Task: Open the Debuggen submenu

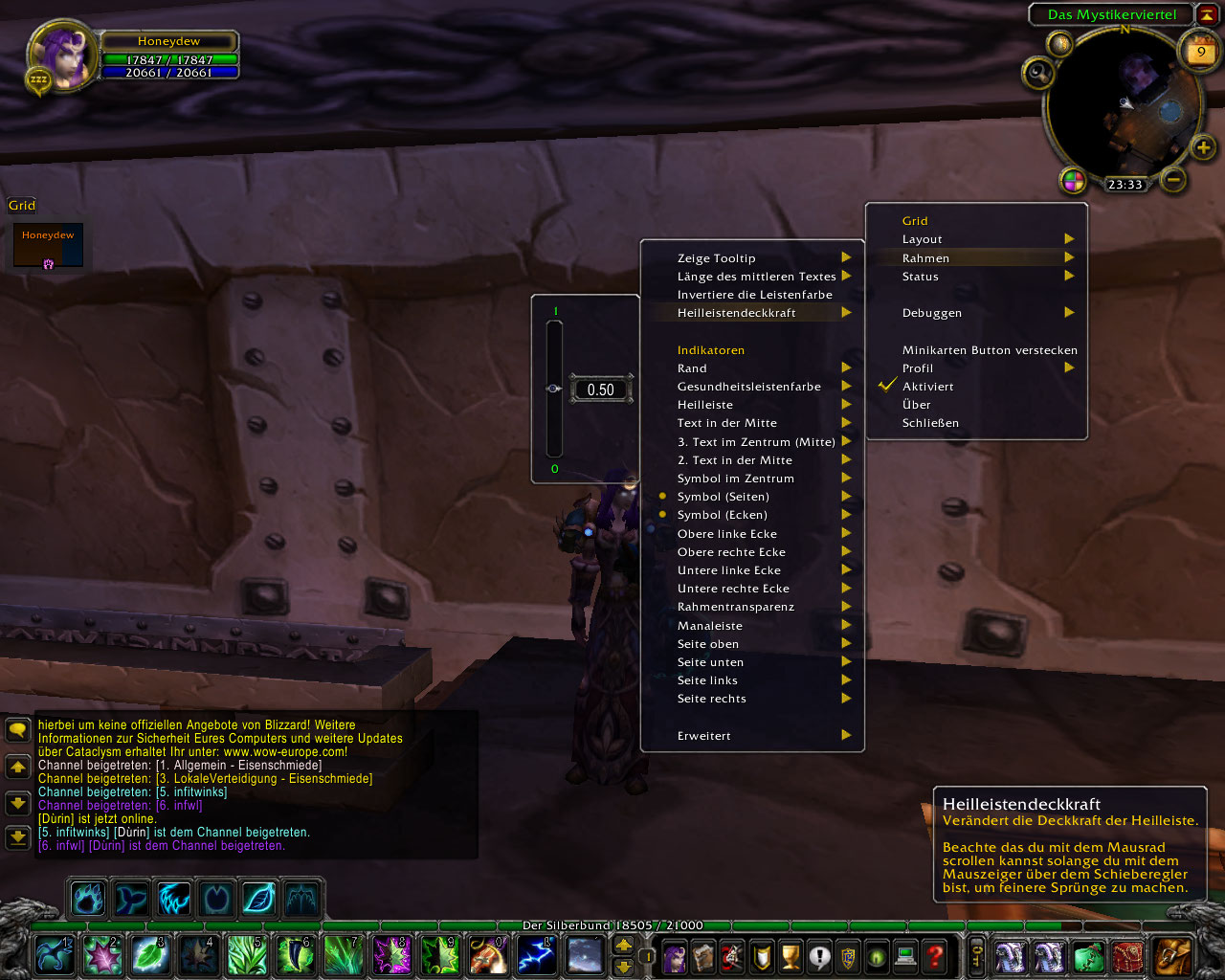Action: (x=932, y=313)
